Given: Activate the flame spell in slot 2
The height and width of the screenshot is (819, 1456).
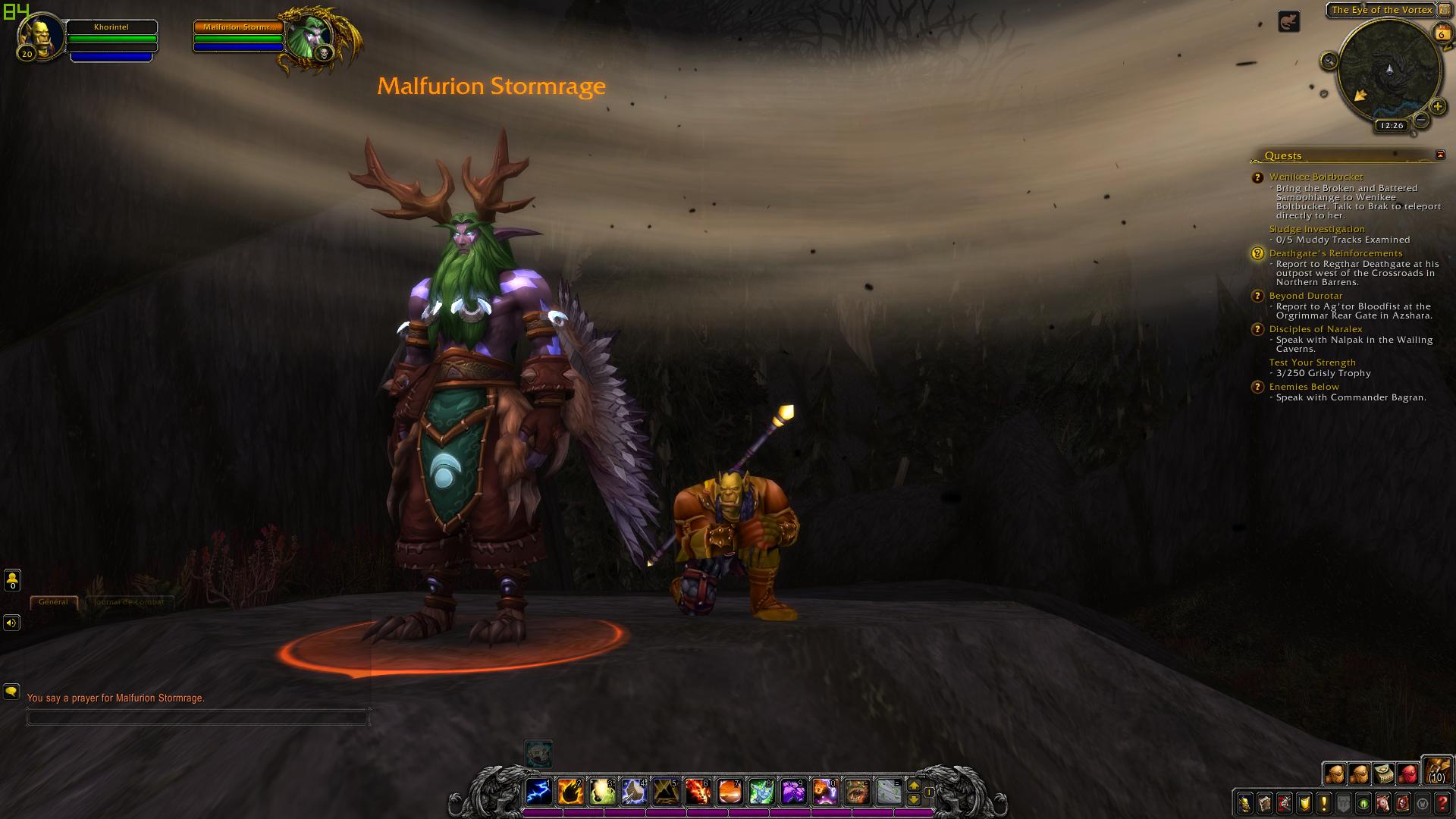Looking at the screenshot, I should click(570, 792).
